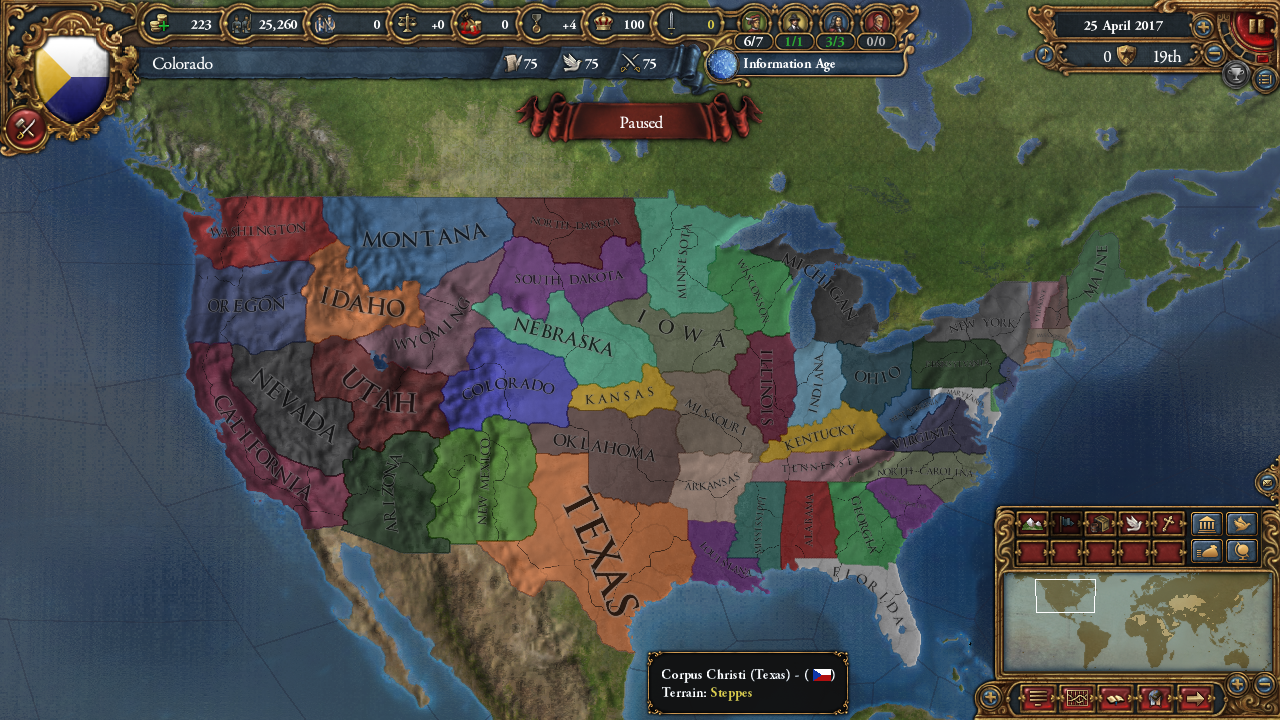Open the trade goods mapmode
Screen dimensions: 1280x720
pyautogui.click(x=1100, y=523)
